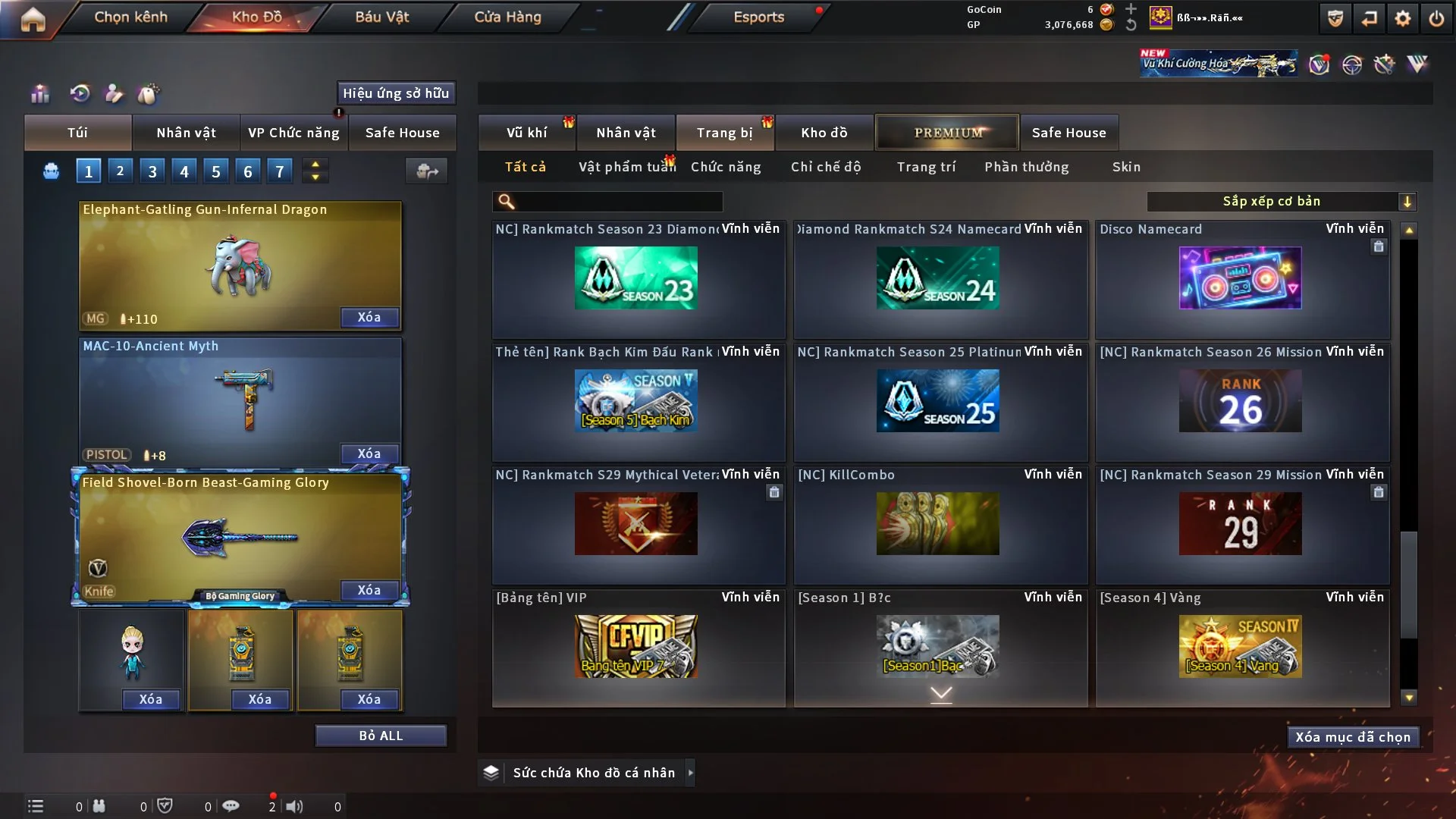Open the gear settings icon
This screenshot has height=819, width=1456.
(x=1403, y=18)
